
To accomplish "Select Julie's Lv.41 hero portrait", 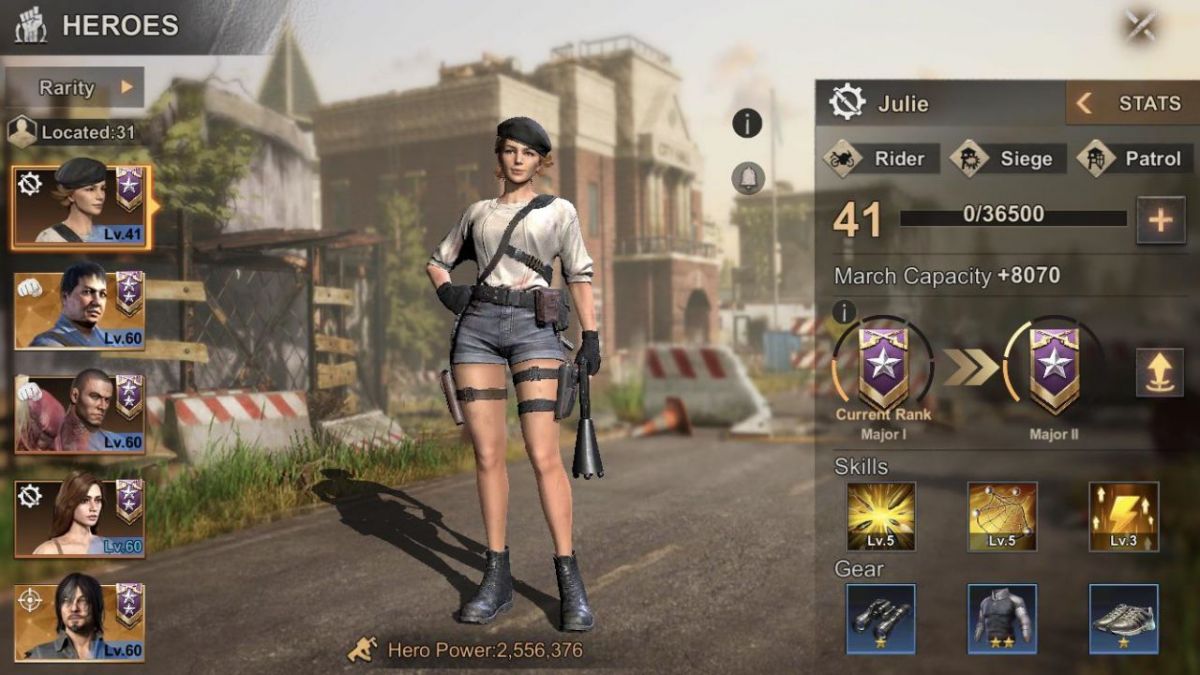I will [x=81, y=207].
